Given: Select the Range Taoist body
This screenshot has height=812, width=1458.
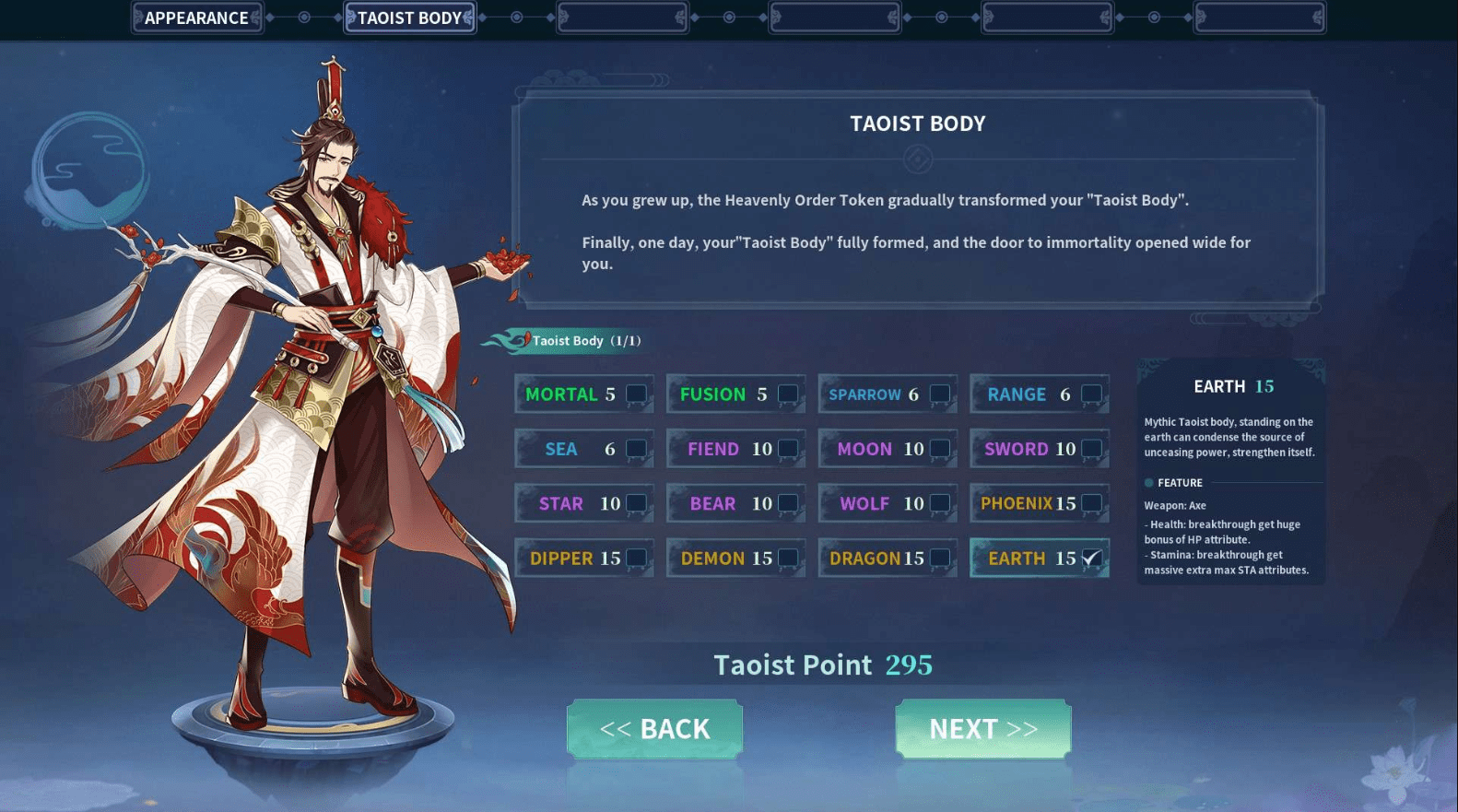Looking at the screenshot, I should pos(1091,394).
